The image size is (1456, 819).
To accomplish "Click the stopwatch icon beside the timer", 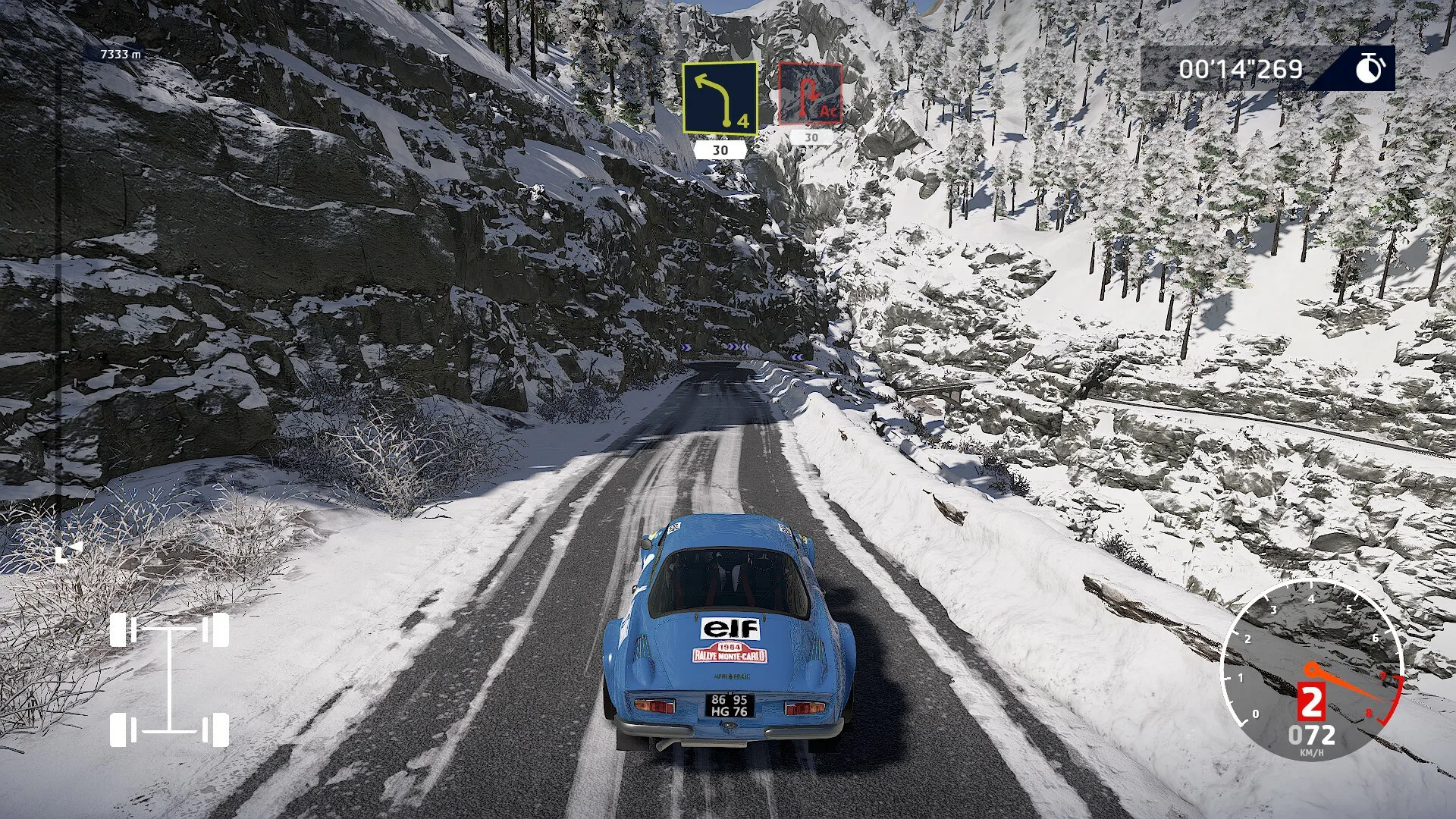I will point(1370,68).
